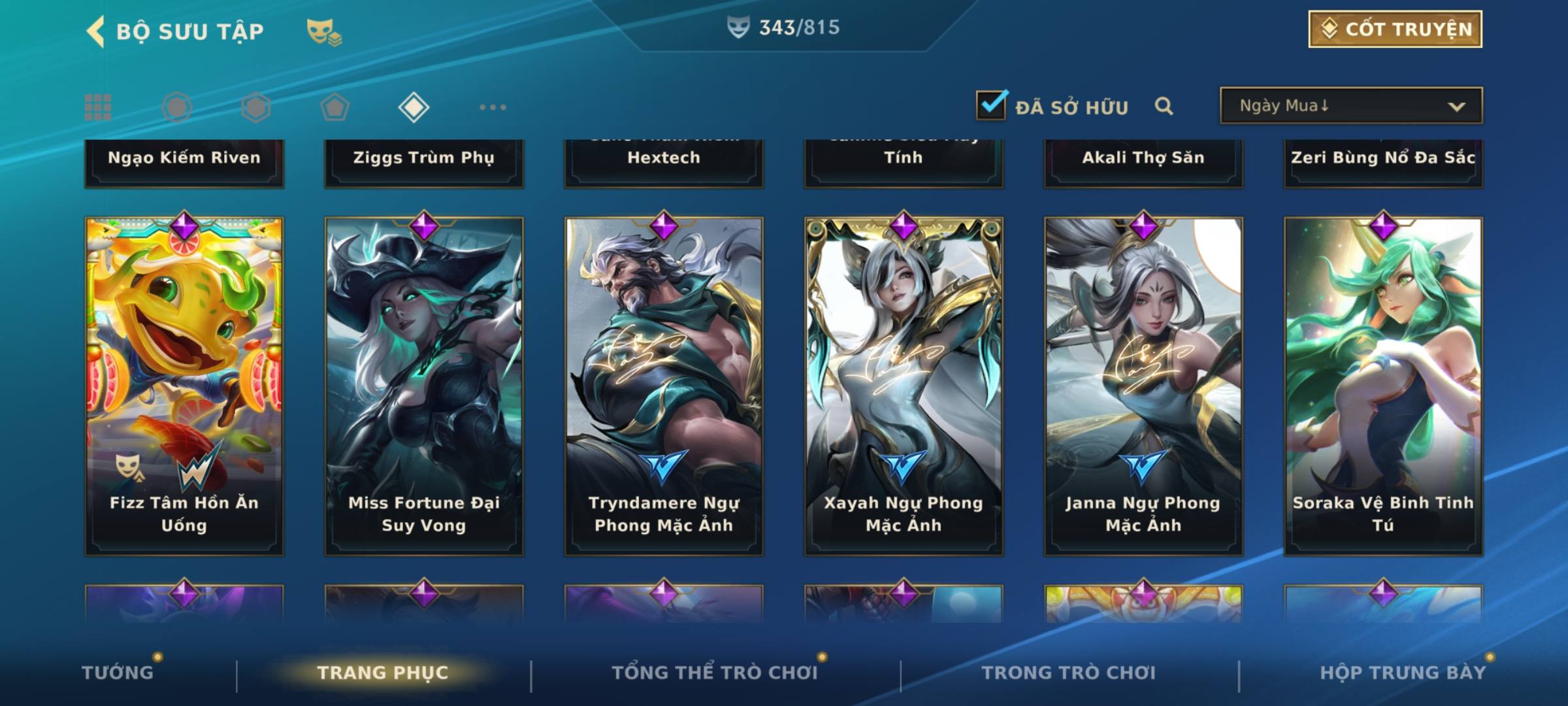Viewport: 1568px width, 706px height.
Task: Toggle the Đã Sở Hữu checkbox
Action: tap(991, 105)
